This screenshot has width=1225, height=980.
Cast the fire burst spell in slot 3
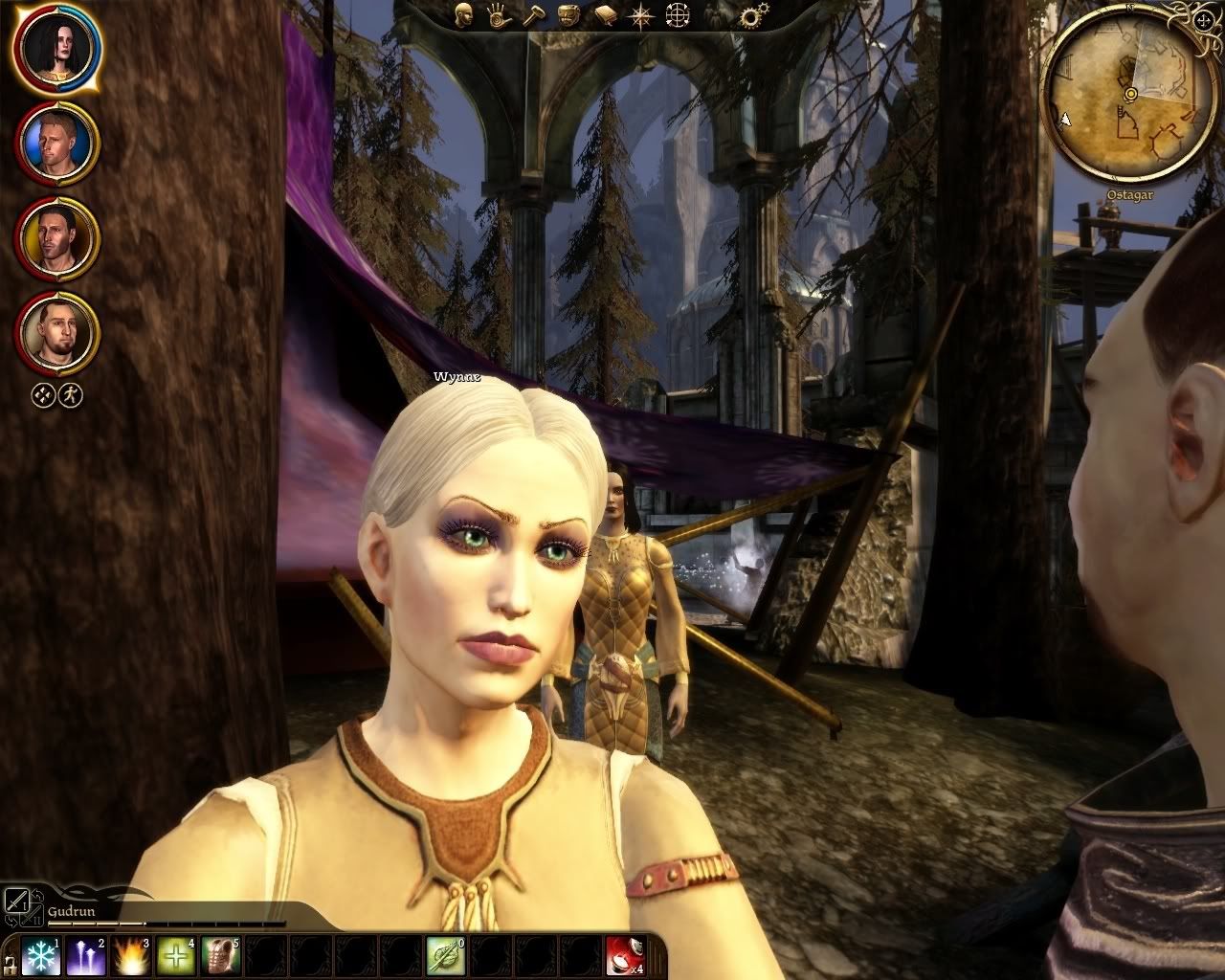(131, 956)
